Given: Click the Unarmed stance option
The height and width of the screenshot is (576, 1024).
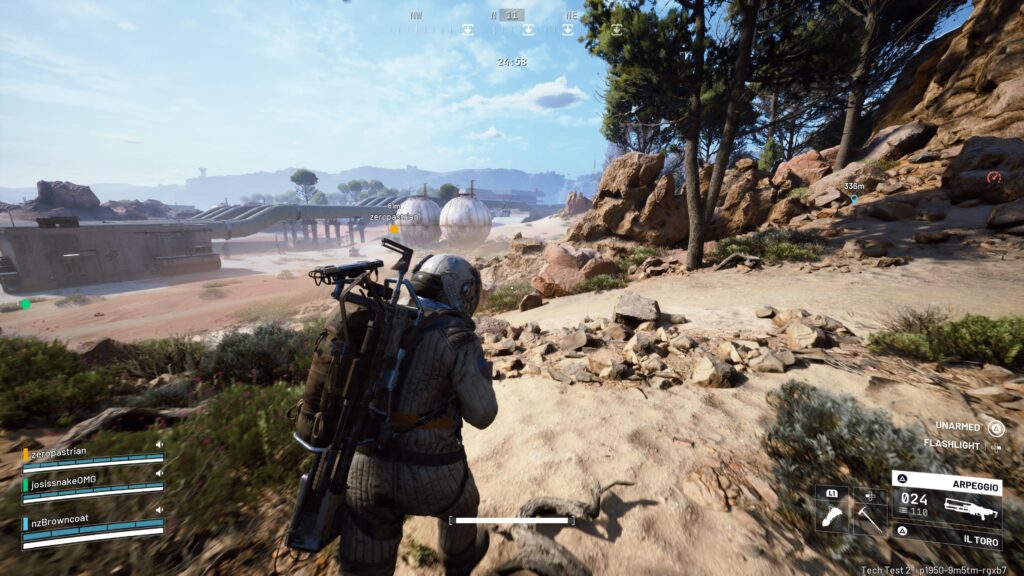Looking at the screenshot, I should tap(995, 427).
